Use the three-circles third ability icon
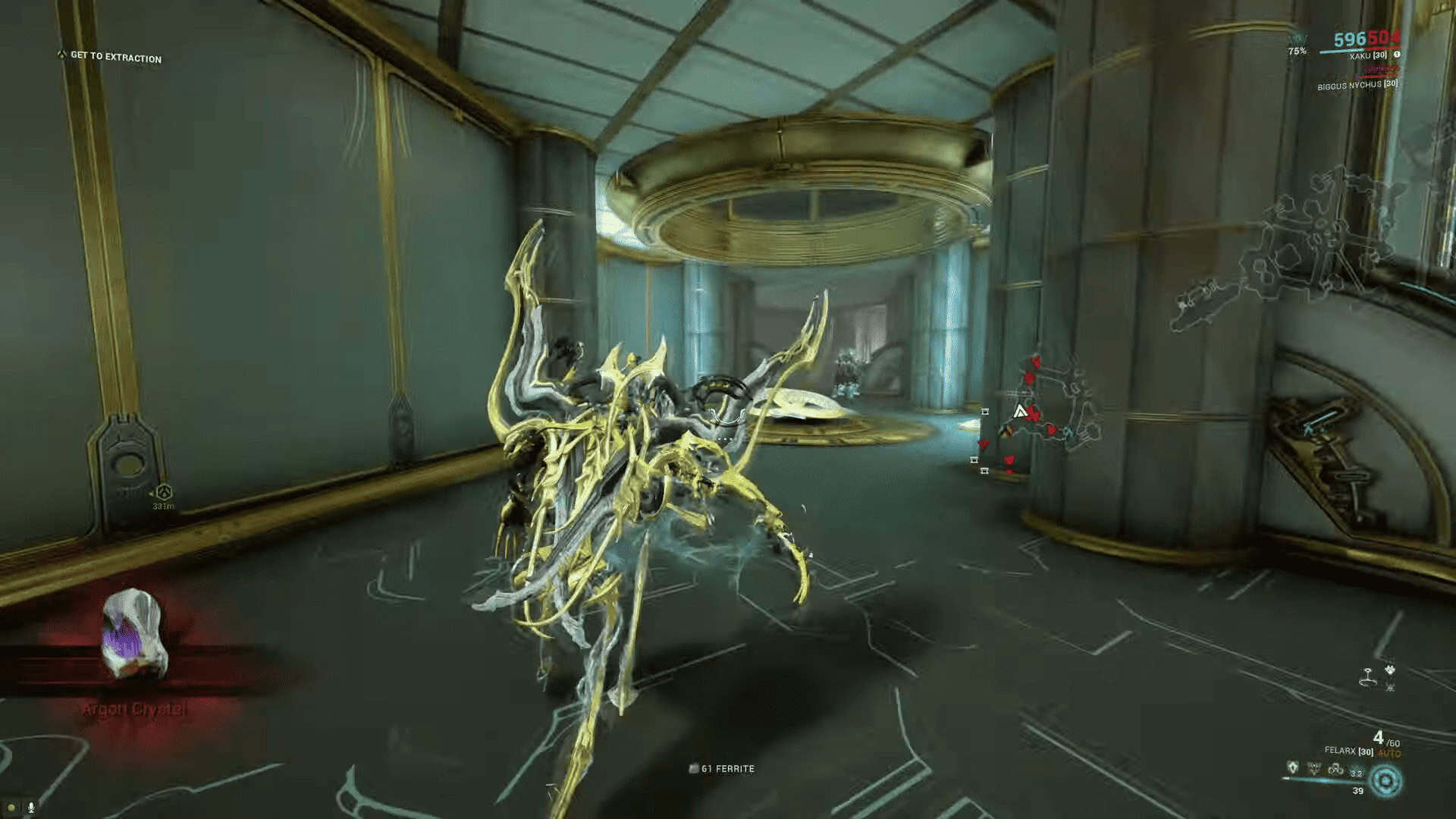The image size is (1456, 819). (1335, 769)
